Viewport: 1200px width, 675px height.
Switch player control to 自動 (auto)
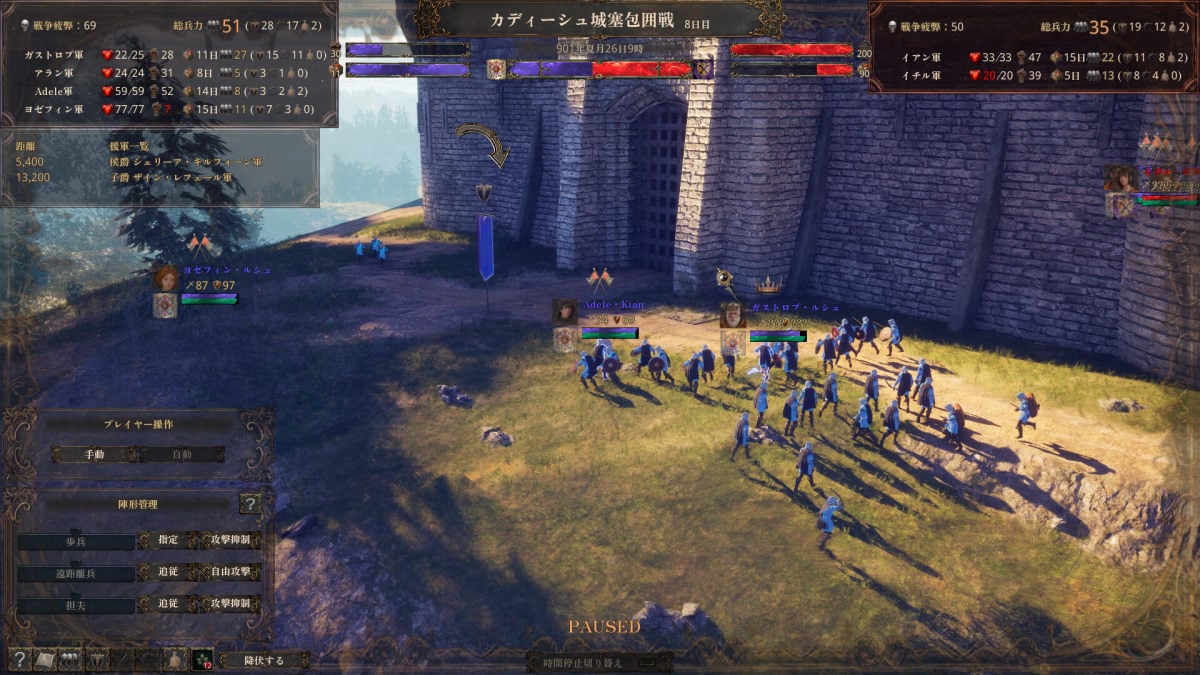click(180, 454)
